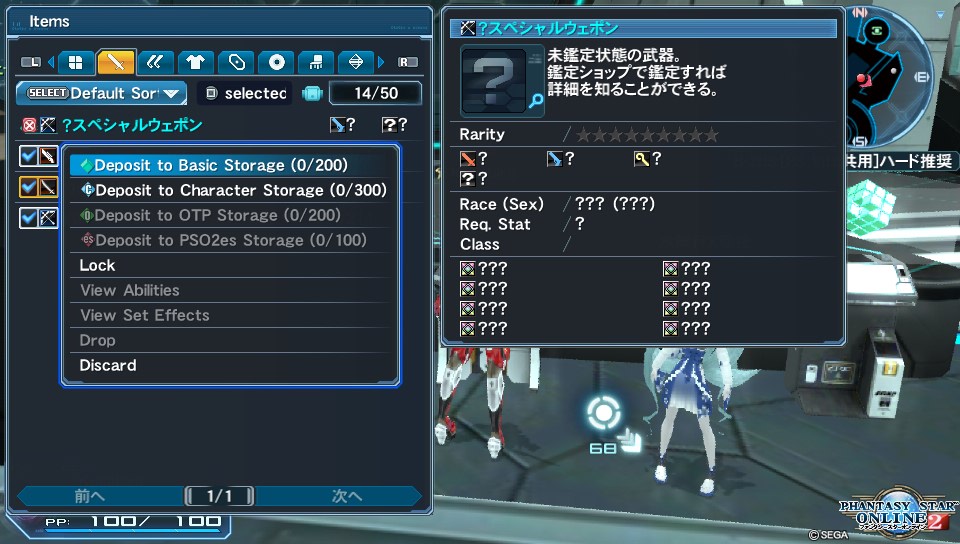Show the chair furniture tab
960x544 pixels.
pyautogui.click(x=316, y=62)
